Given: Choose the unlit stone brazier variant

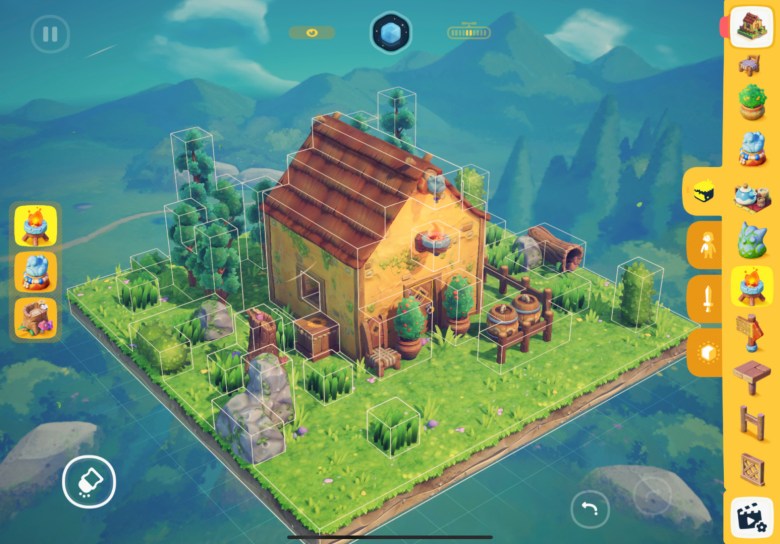Looking at the screenshot, I should (36, 271).
